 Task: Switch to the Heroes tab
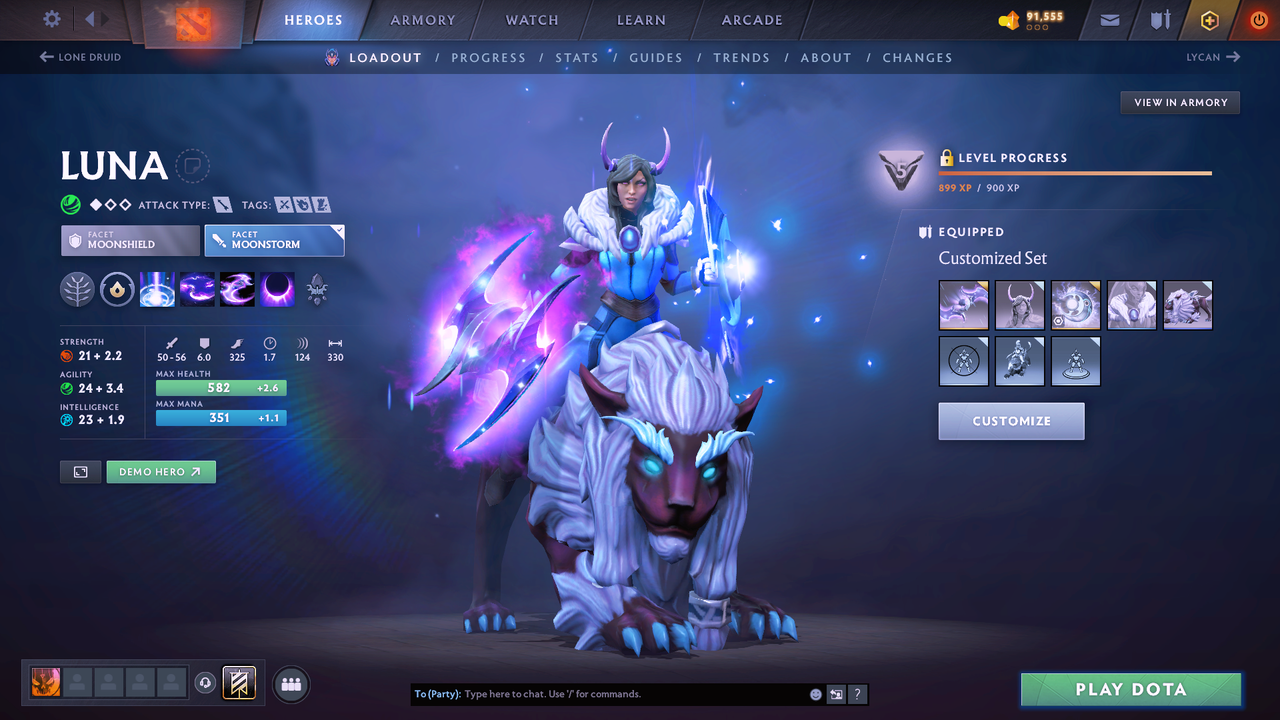[x=313, y=19]
